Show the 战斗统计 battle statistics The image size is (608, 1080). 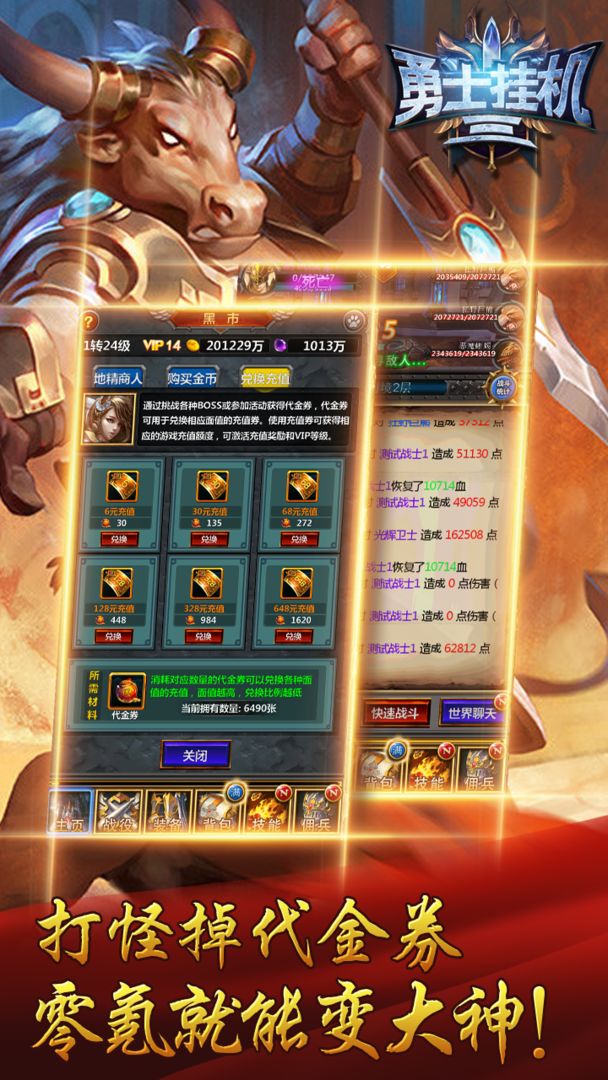click(x=503, y=388)
